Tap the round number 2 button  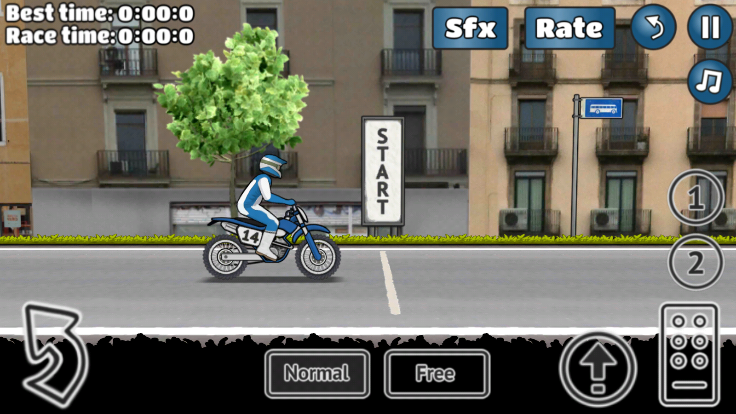point(696,264)
